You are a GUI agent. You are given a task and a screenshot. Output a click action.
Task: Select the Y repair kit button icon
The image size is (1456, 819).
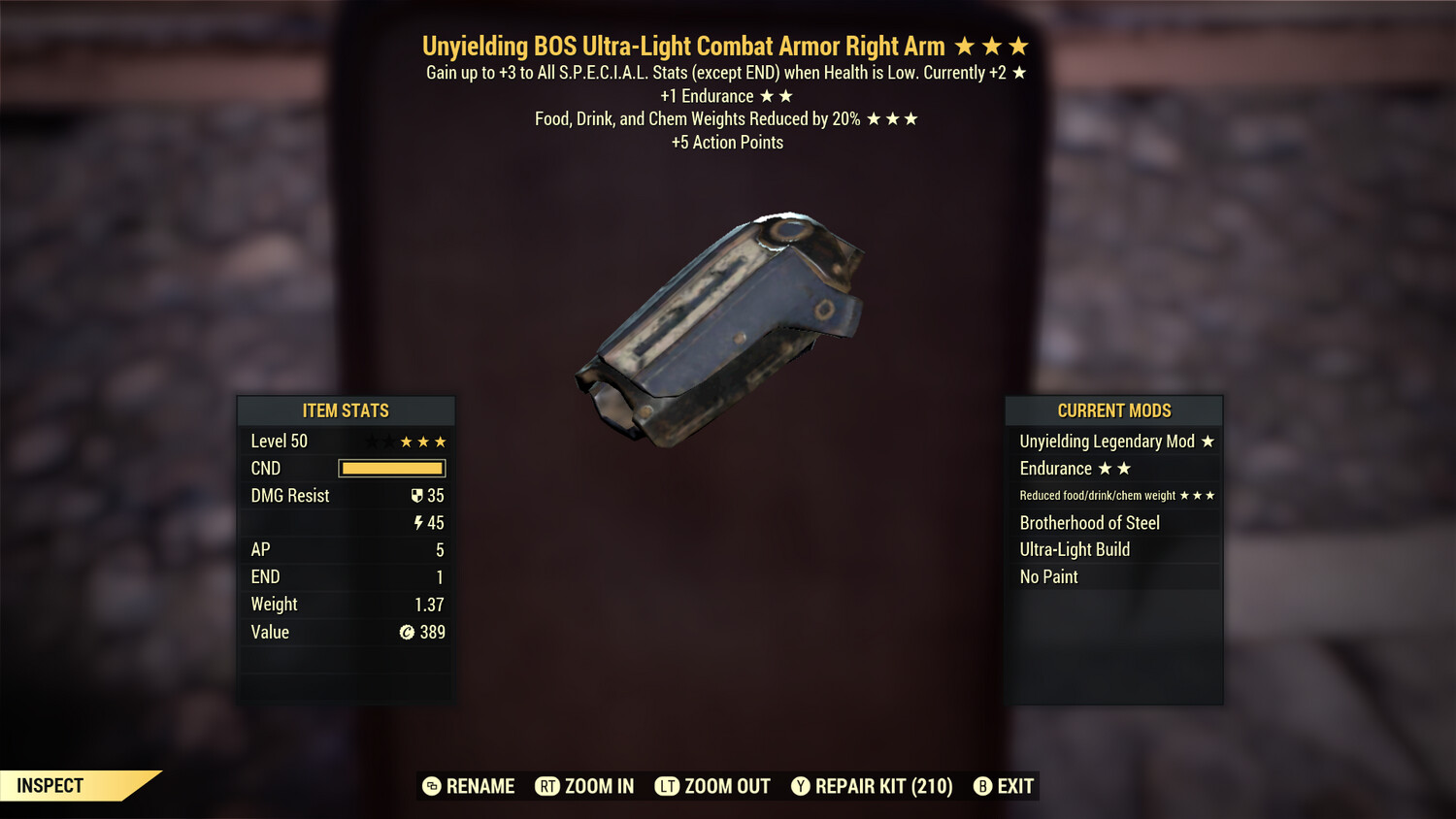pos(801,786)
